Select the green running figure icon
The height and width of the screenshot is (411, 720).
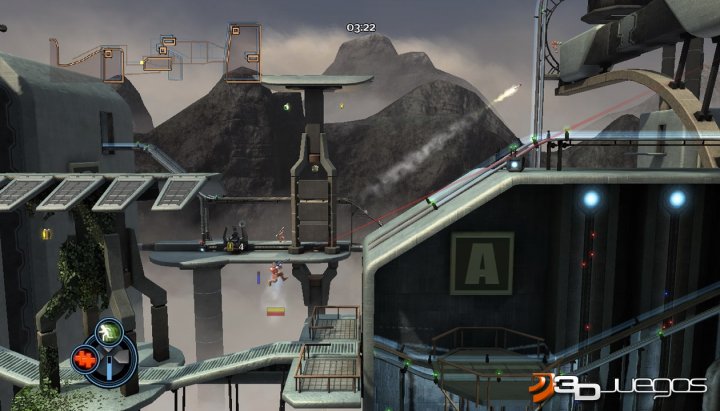tap(109, 333)
